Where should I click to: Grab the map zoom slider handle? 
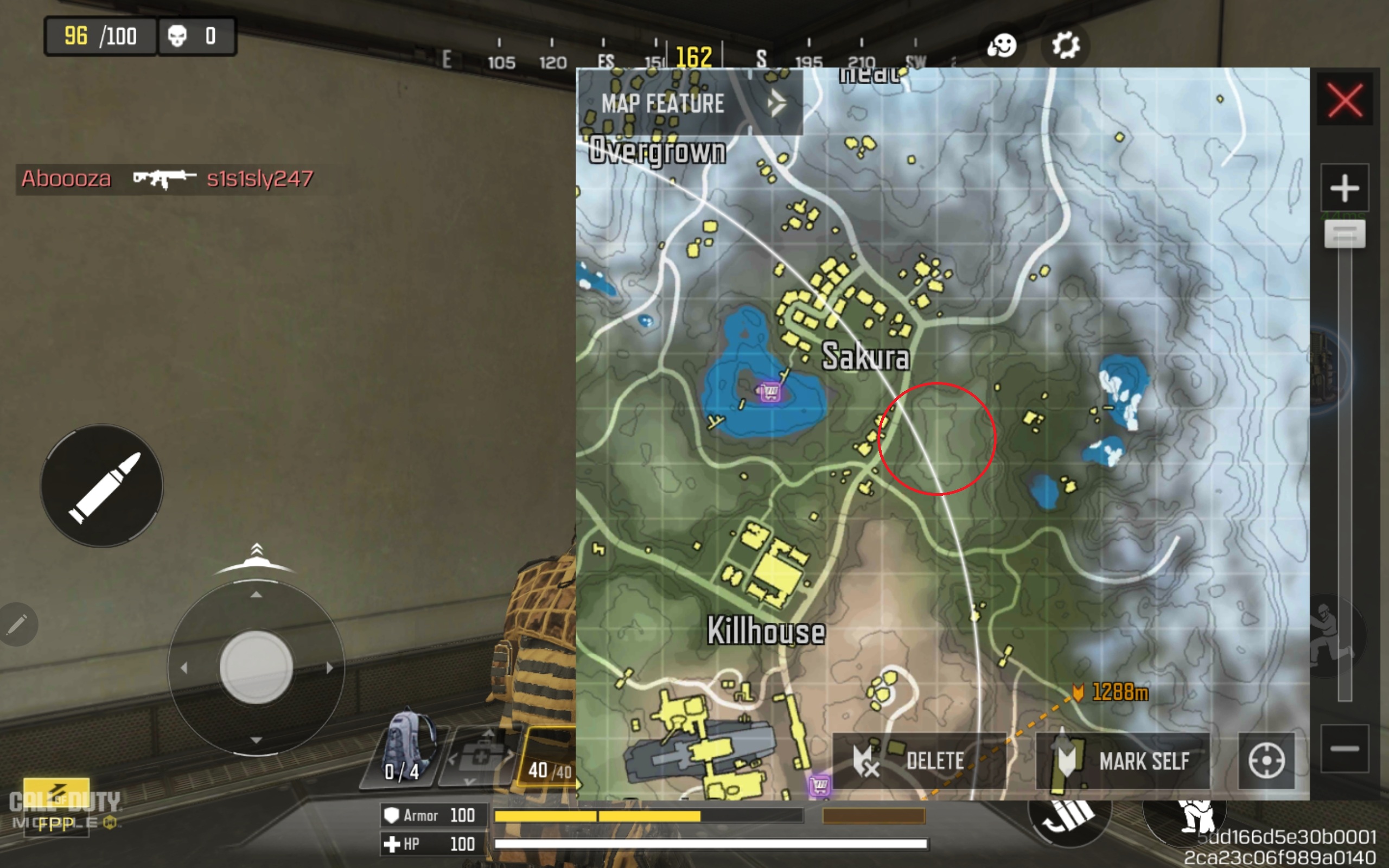(1344, 234)
